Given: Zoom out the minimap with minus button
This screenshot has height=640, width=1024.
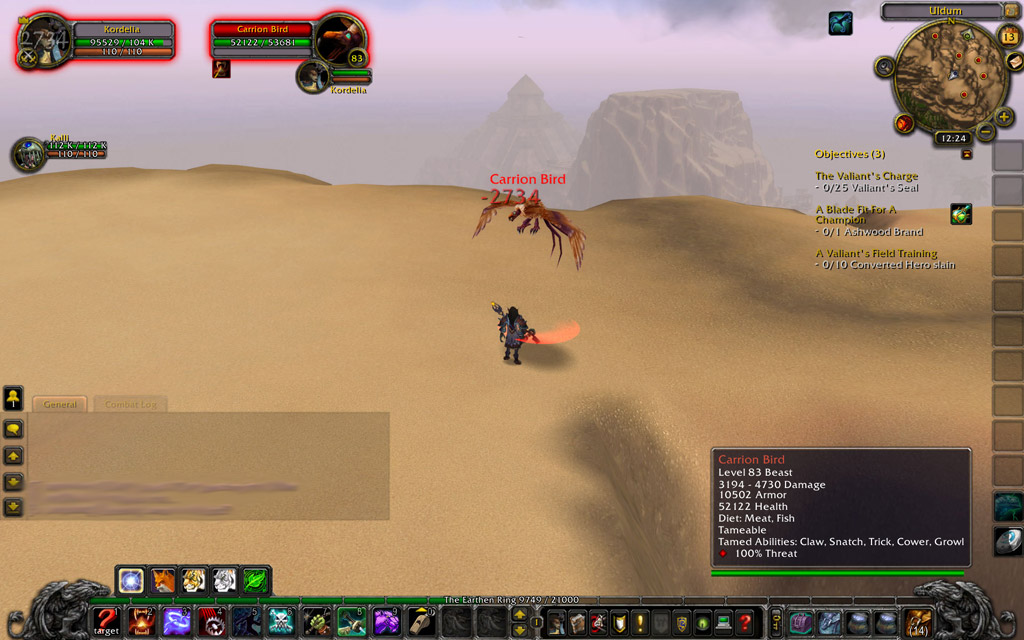Looking at the screenshot, I should click(986, 132).
